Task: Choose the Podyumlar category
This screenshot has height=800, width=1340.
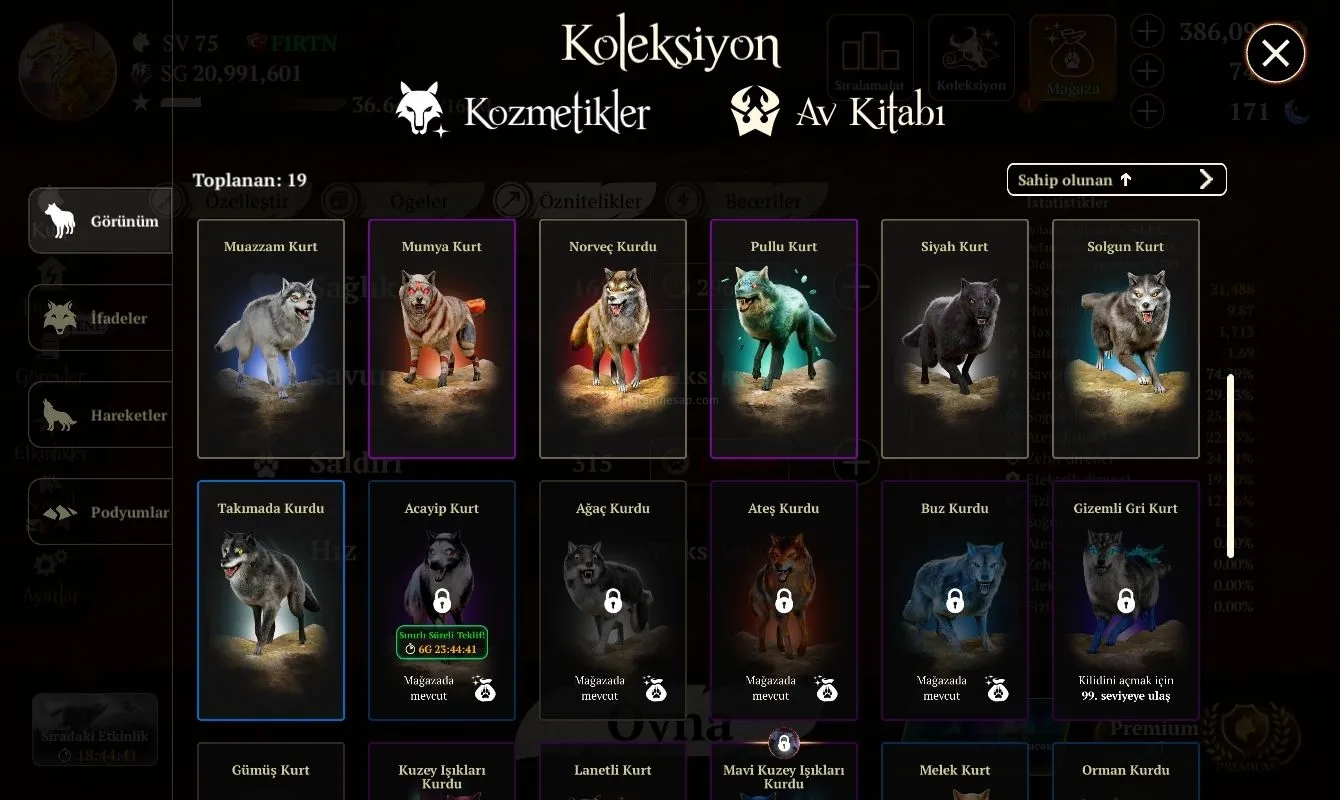Action: (101, 512)
